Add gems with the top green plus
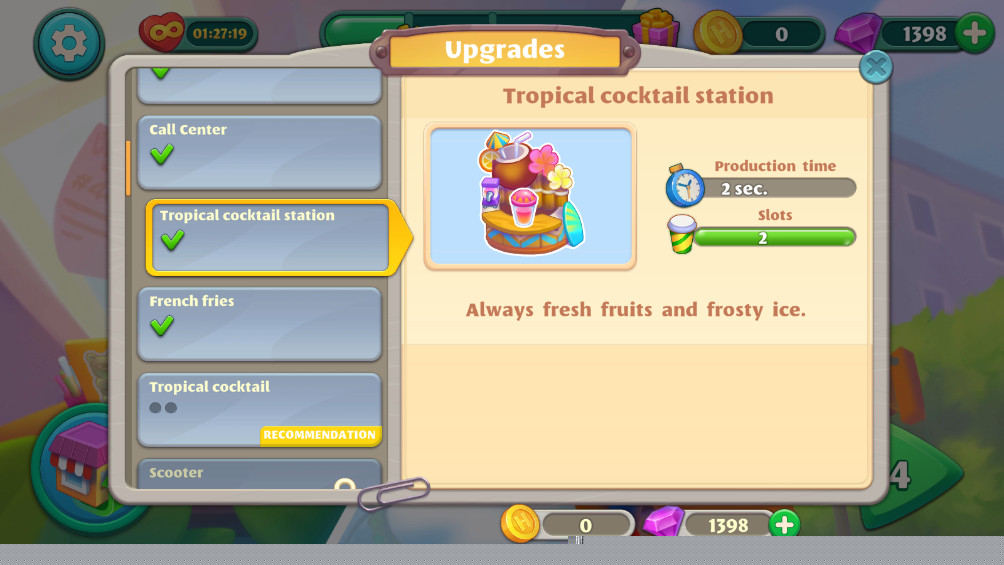 click(x=974, y=33)
